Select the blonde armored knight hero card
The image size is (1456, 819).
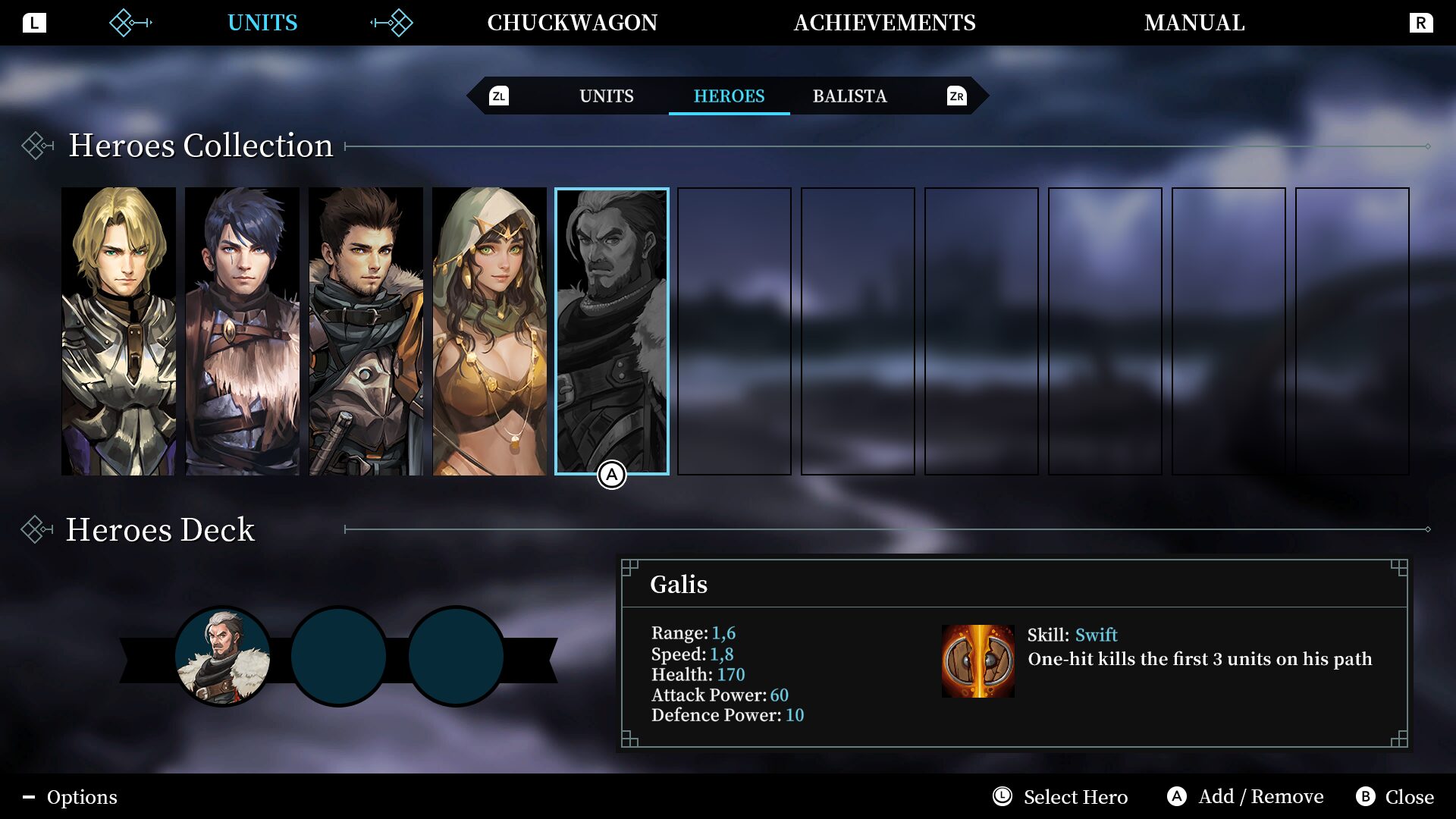click(118, 331)
